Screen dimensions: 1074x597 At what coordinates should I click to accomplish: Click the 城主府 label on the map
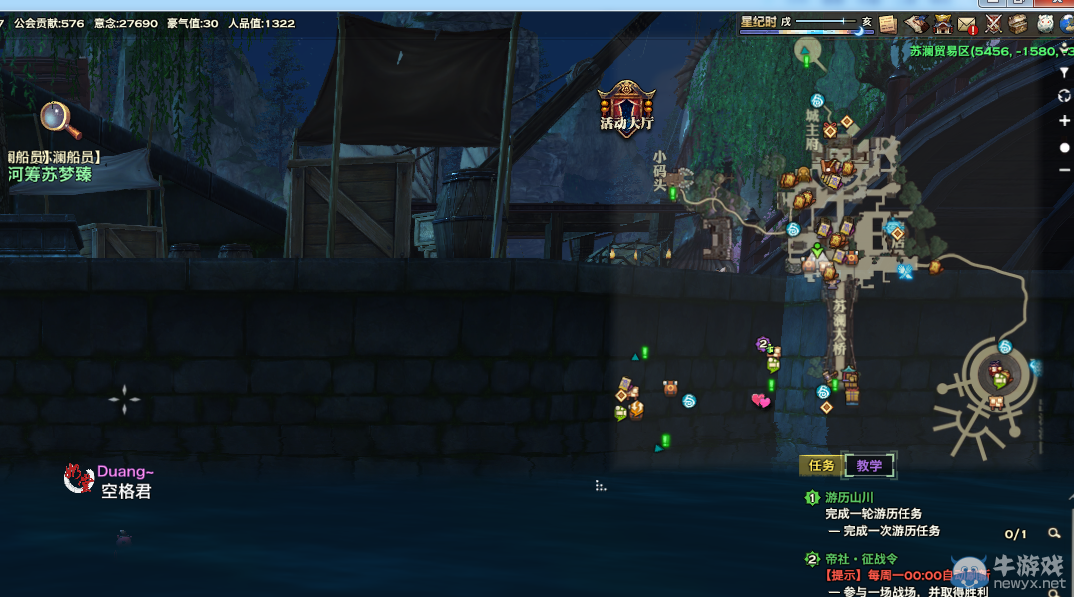click(812, 130)
